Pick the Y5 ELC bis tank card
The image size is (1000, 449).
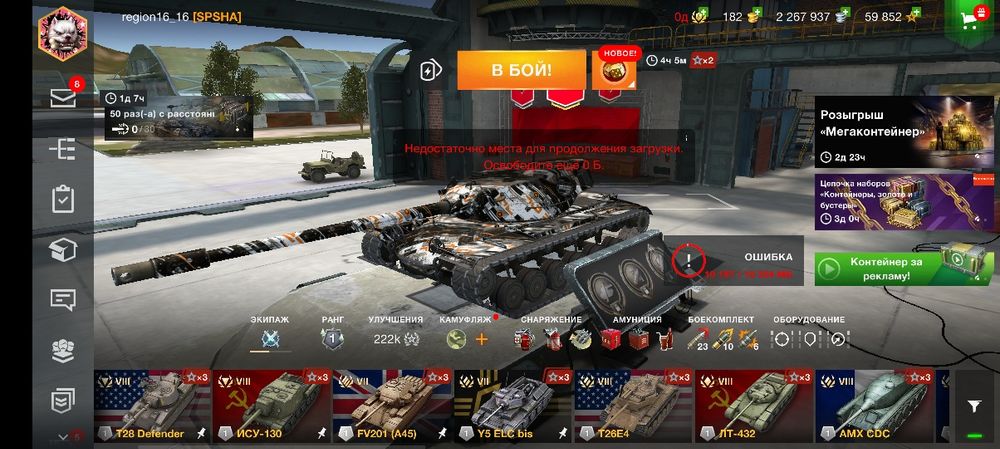pyautogui.click(x=512, y=406)
